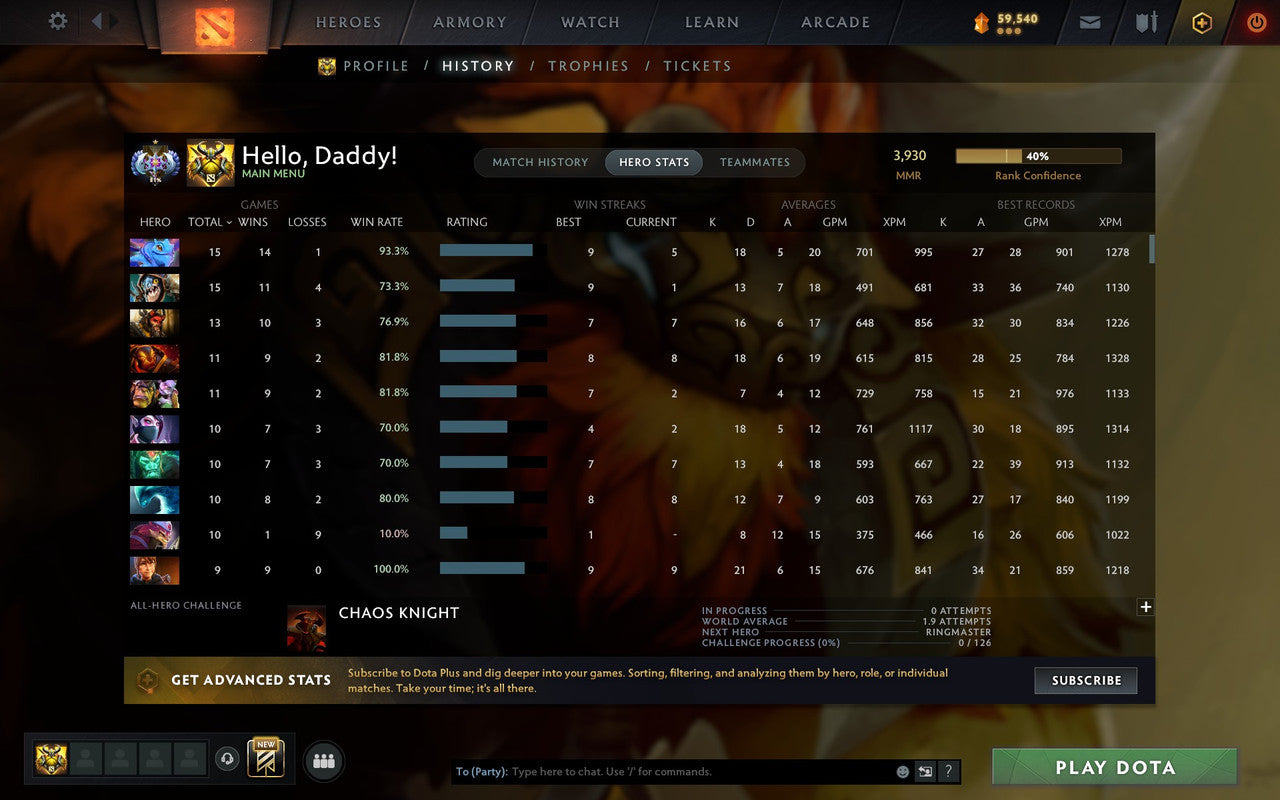Open the mail inbox icon
The image size is (1280, 800).
click(1090, 22)
